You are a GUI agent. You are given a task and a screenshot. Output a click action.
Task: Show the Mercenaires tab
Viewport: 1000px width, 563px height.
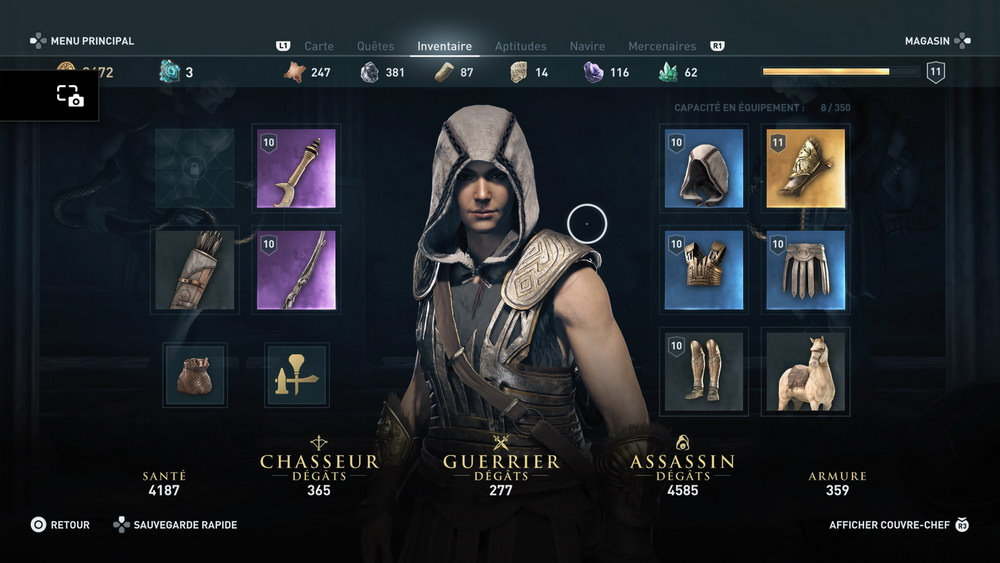(662, 46)
